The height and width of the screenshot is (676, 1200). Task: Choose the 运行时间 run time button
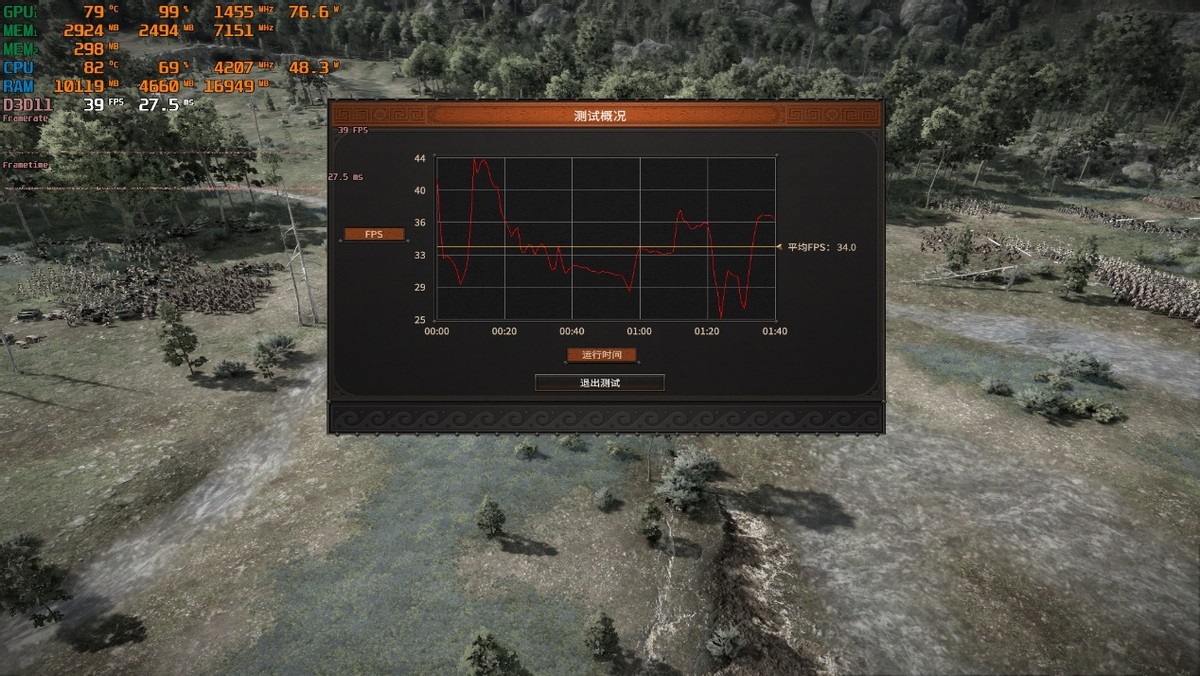pos(601,355)
